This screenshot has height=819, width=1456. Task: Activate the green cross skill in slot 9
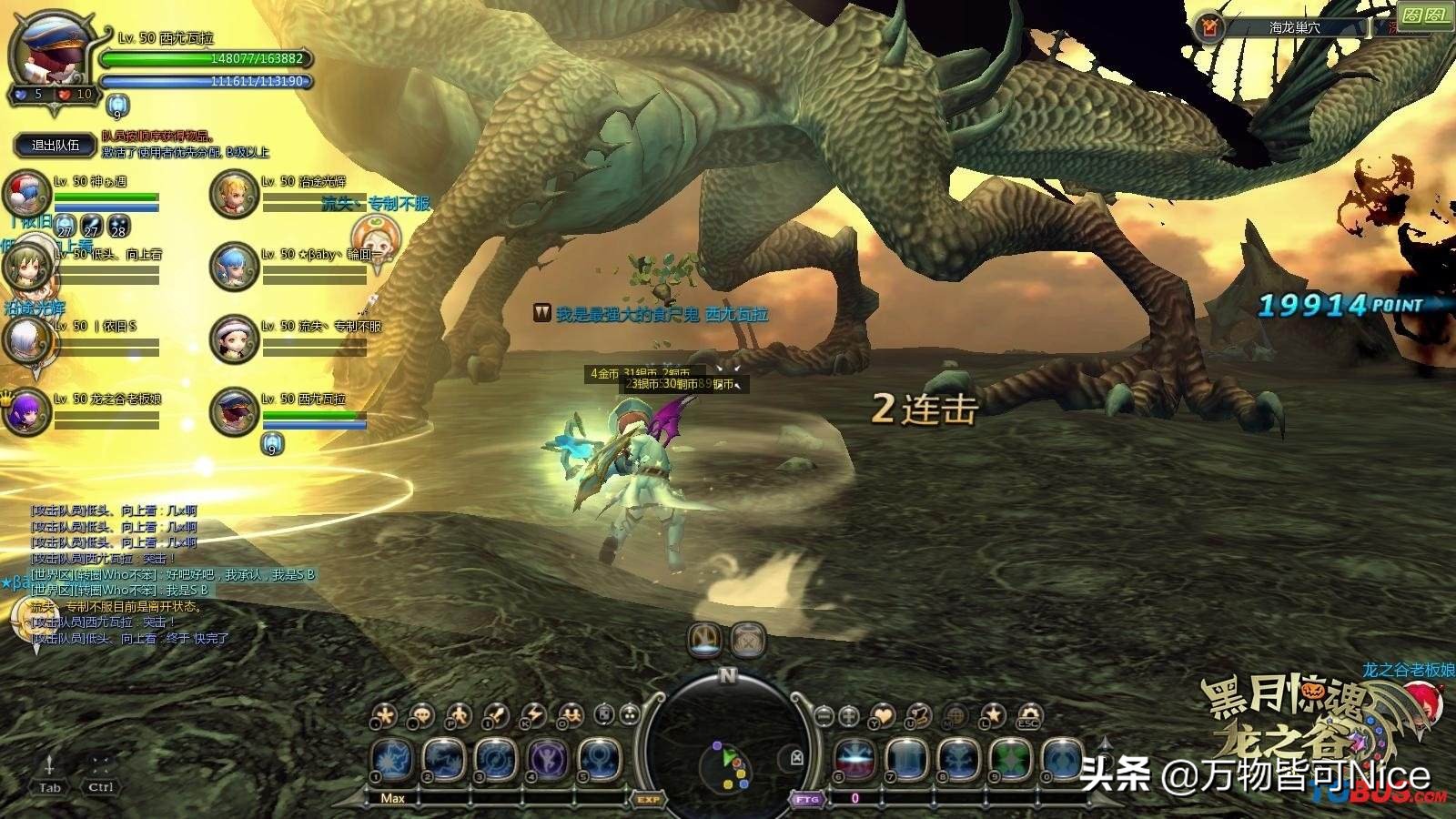click(x=1010, y=759)
